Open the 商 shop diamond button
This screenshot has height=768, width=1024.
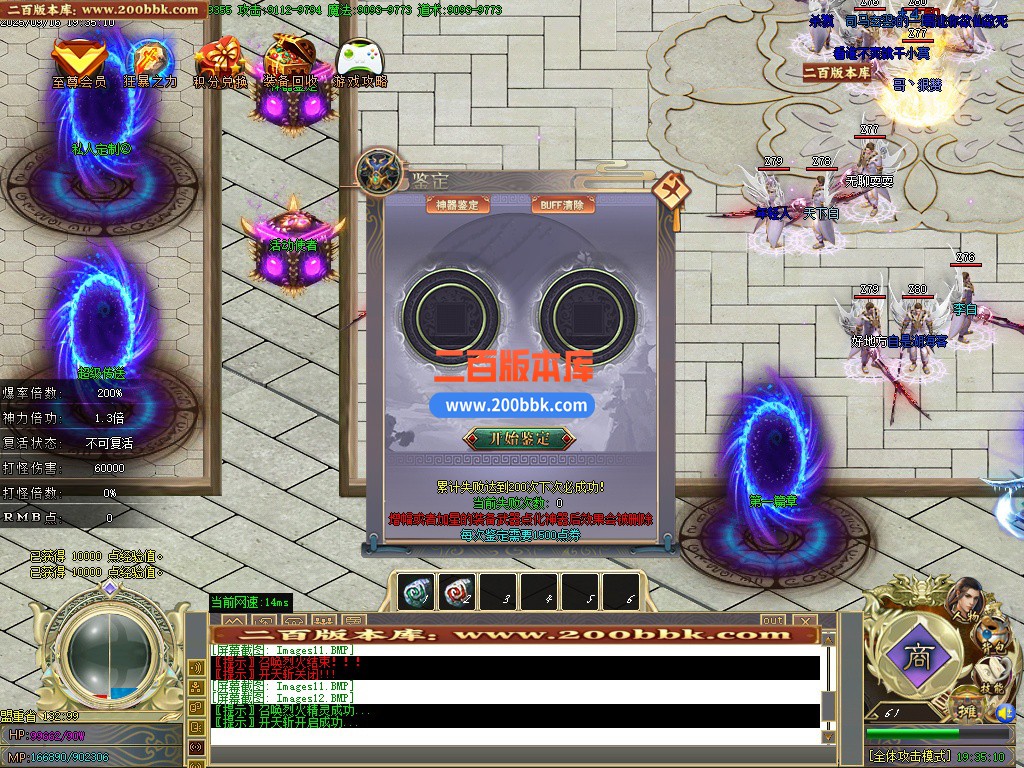[x=915, y=656]
